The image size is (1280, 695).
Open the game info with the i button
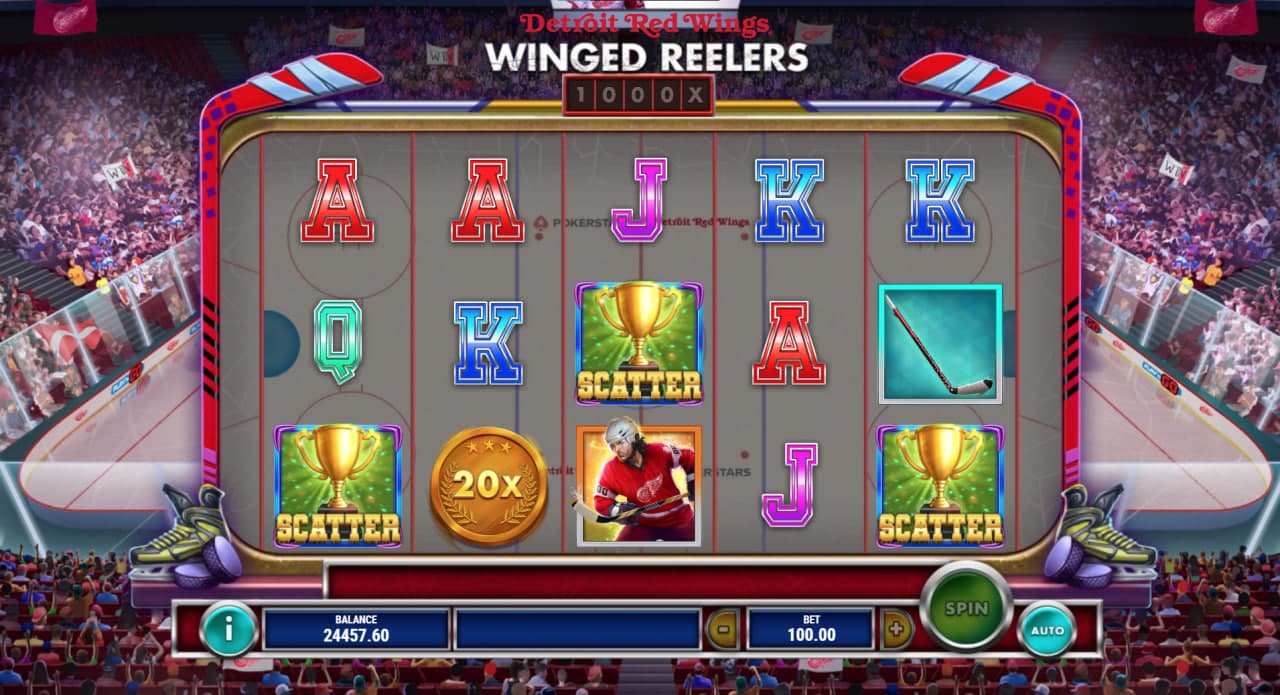point(229,629)
